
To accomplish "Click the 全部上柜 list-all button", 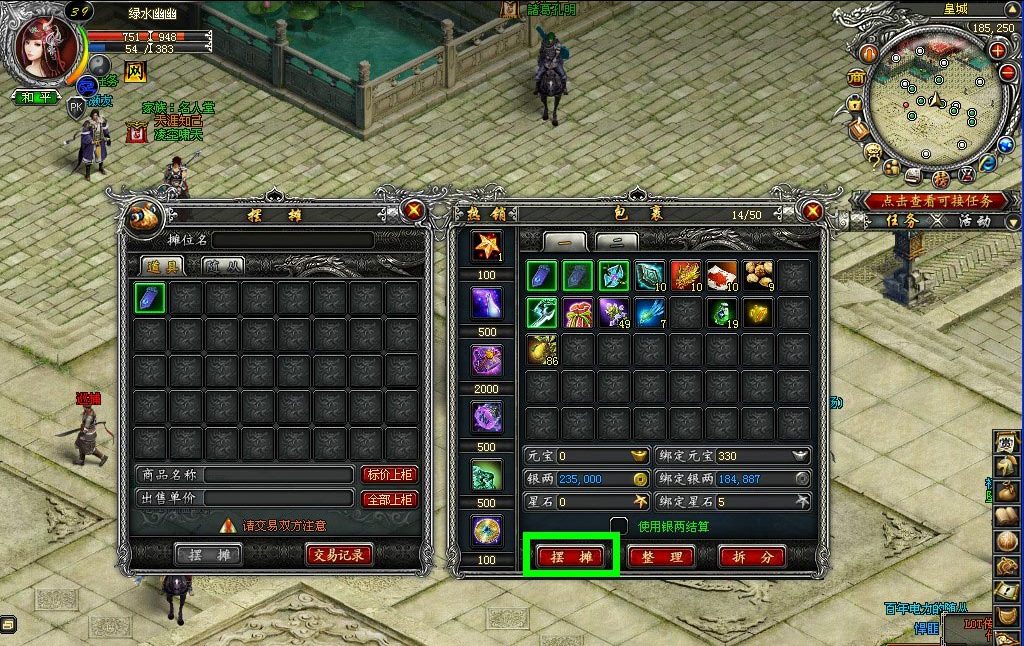I will 389,498.
